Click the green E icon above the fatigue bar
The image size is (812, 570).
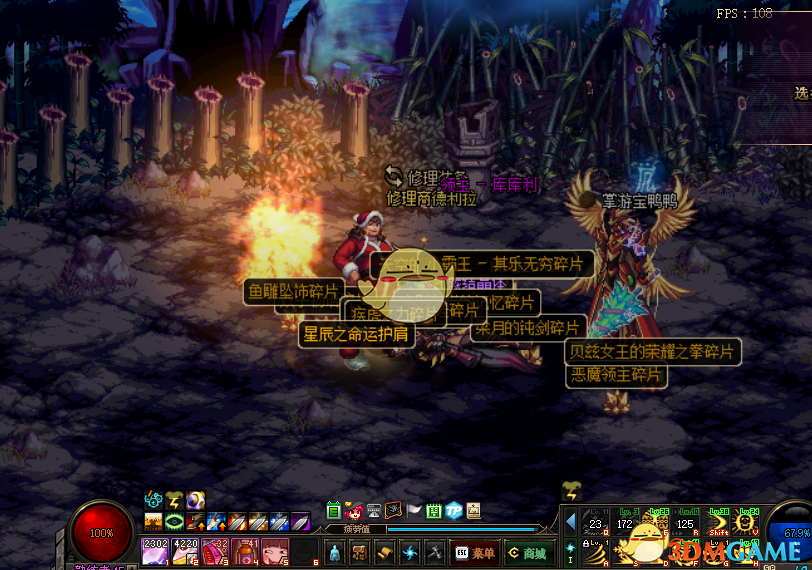pyautogui.click(x=334, y=511)
